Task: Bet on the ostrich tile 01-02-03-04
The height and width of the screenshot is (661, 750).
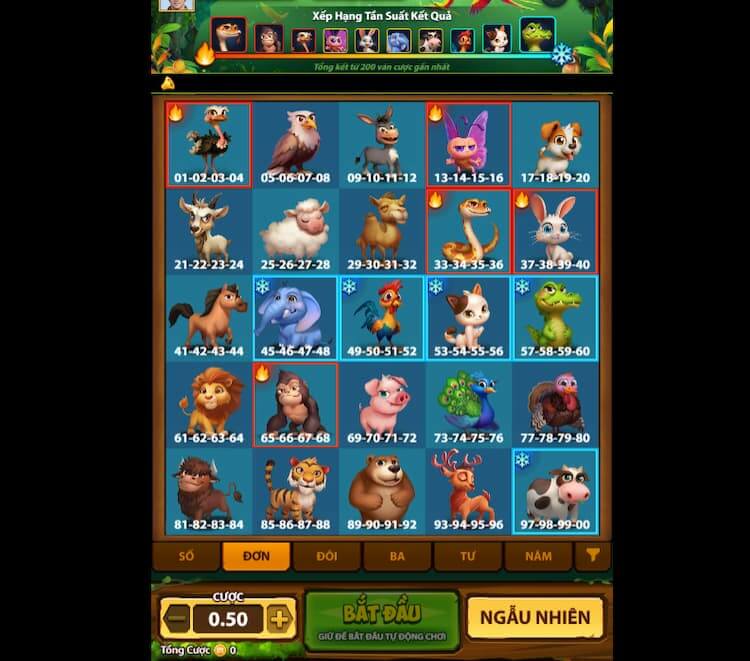Action: click(x=208, y=145)
